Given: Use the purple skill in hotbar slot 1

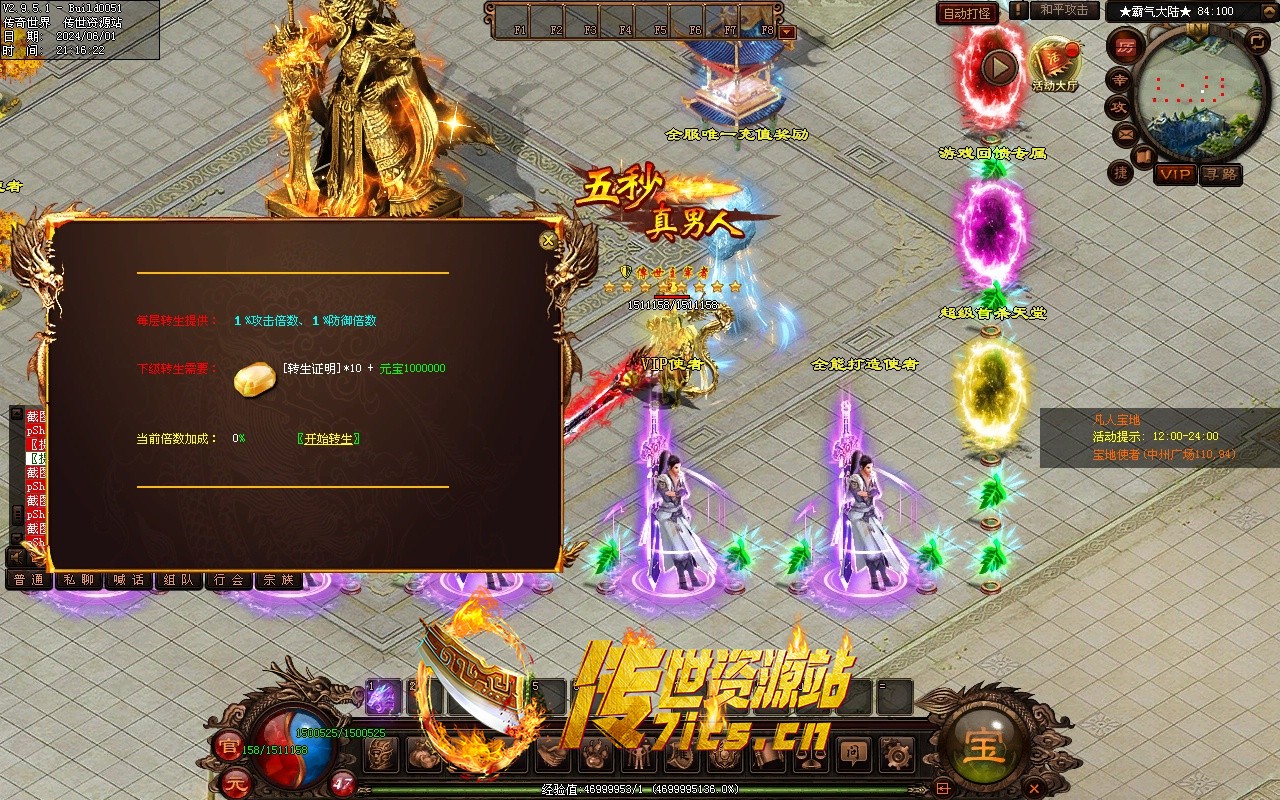Looking at the screenshot, I should point(381,698).
